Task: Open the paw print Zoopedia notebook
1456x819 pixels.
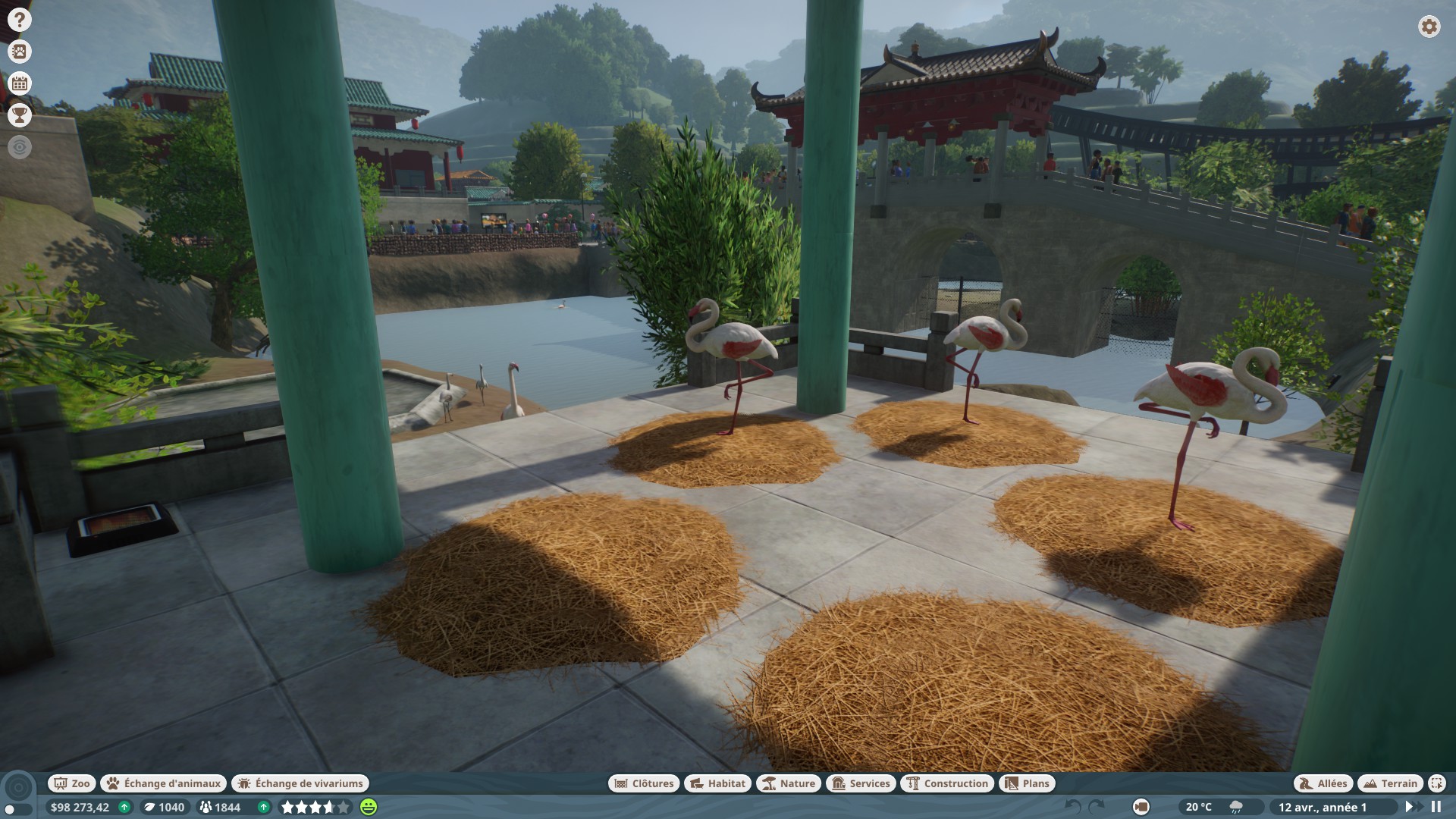Action: tap(20, 52)
